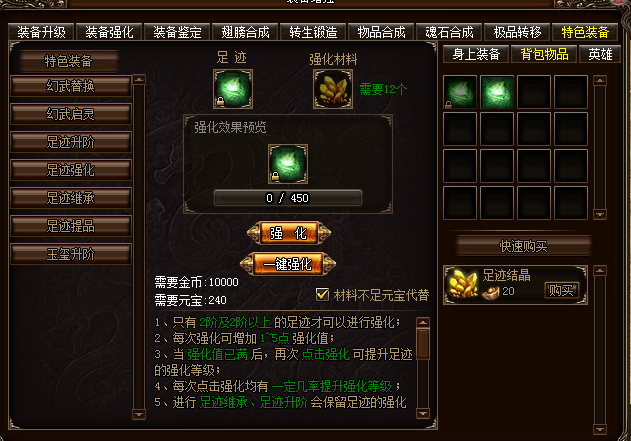Open the 幻武启灵 menu entry
The image size is (631, 441).
pyautogui.click(x=71, y=114)
